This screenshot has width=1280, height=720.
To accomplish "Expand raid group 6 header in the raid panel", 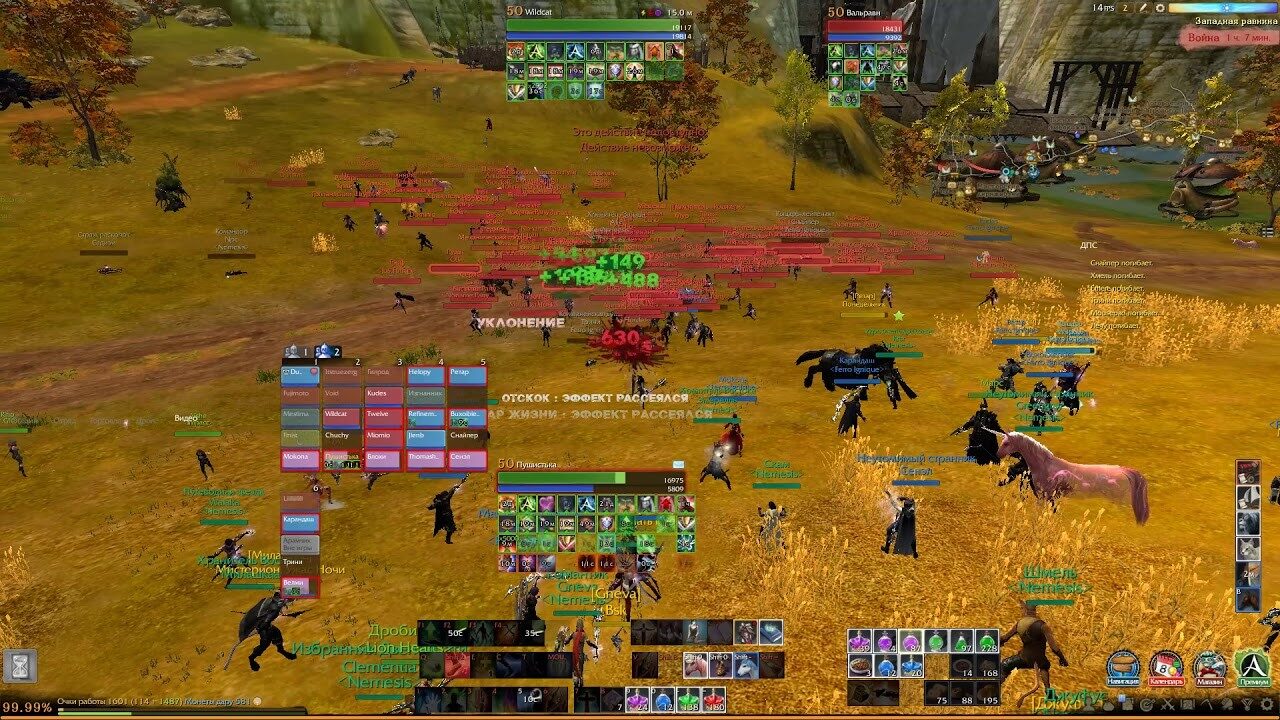I will (315, 487).
